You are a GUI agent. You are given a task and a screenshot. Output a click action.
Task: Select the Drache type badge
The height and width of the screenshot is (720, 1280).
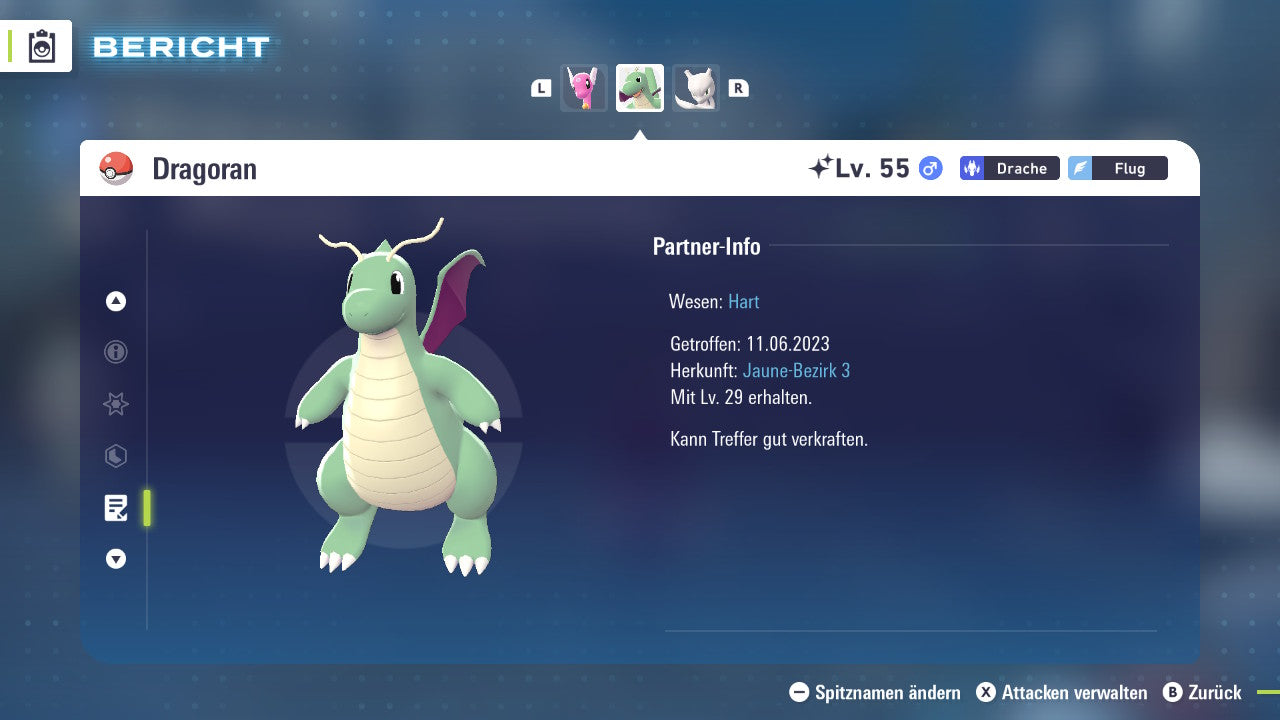[x=1009, y=168]
